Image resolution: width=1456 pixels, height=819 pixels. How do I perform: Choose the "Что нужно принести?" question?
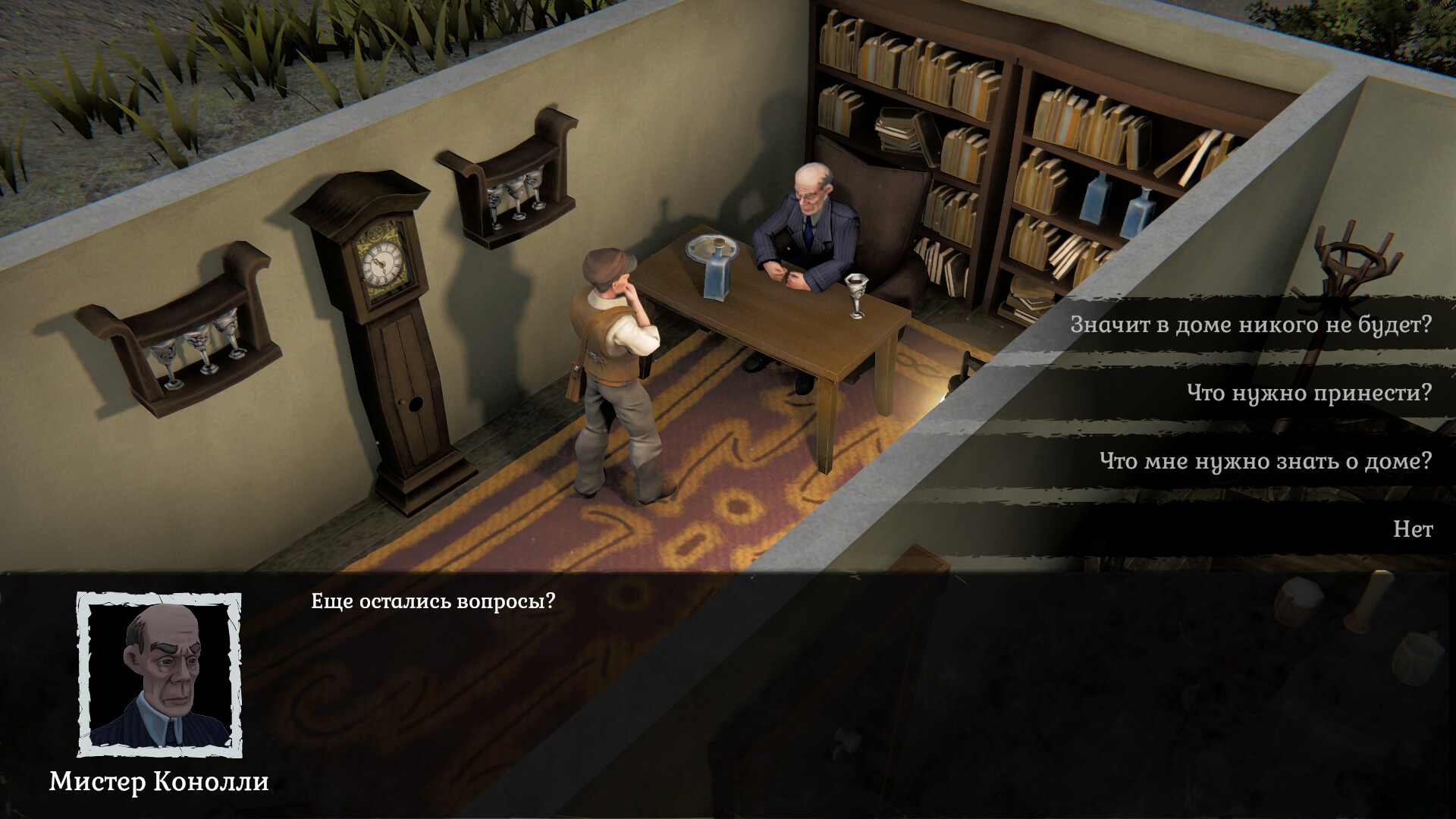pos(1310,394)
